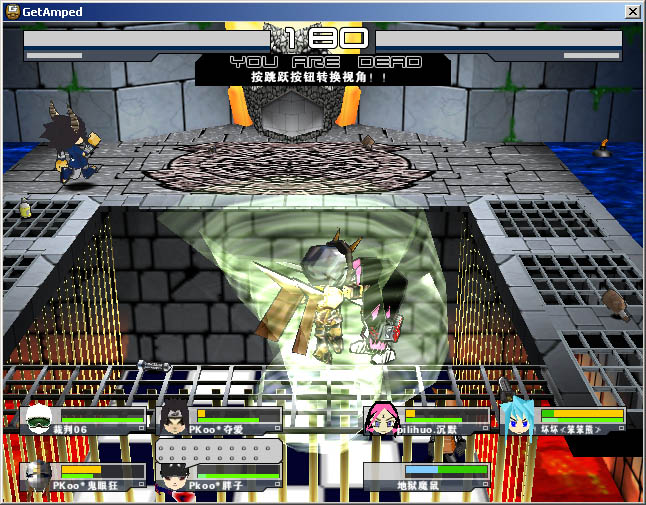Select player panel Pkoo*胖子

220,476
